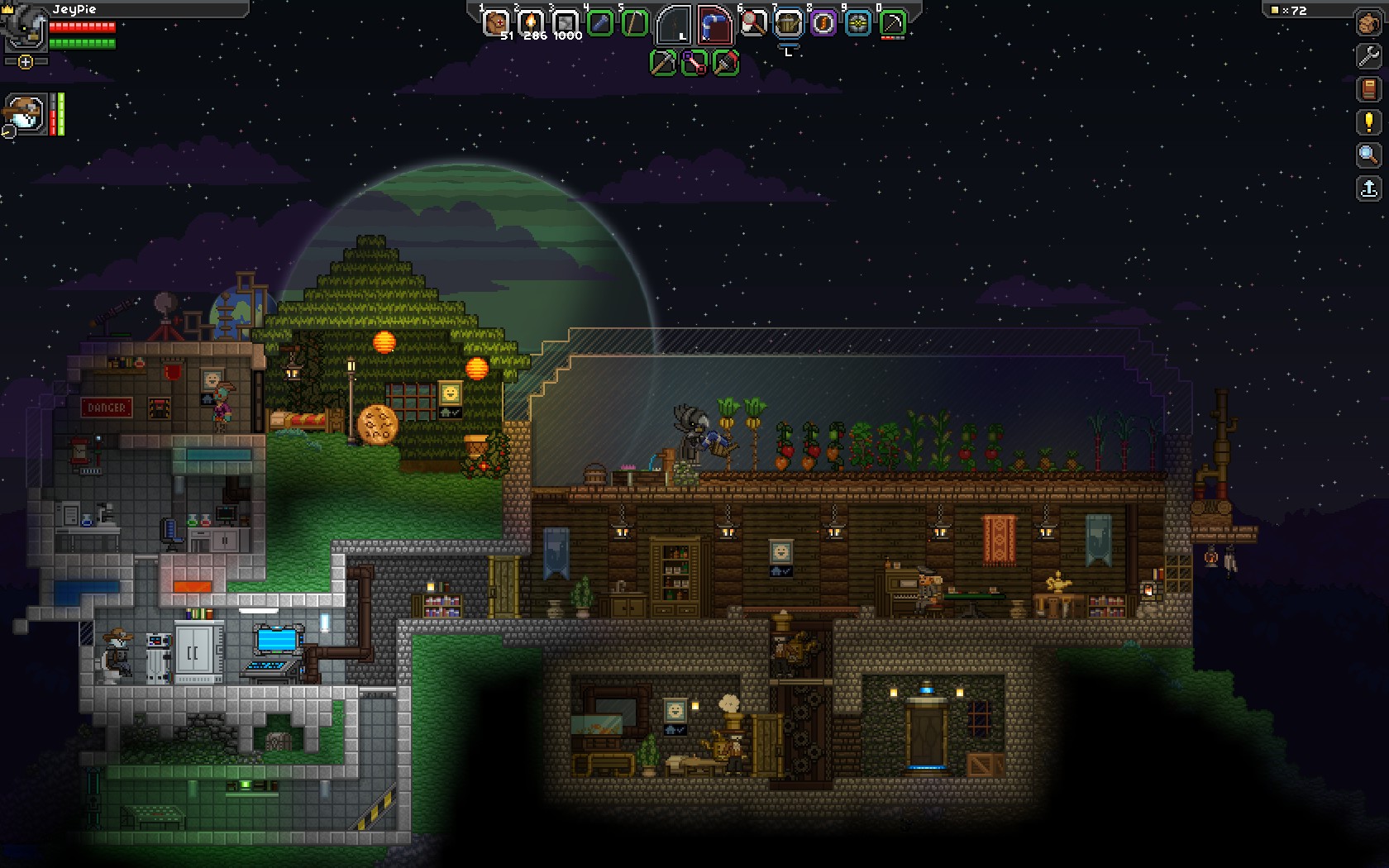Screen dimensions: 1389x868
Task: Open the quest journal book icon
Action: coord(1368,89)
